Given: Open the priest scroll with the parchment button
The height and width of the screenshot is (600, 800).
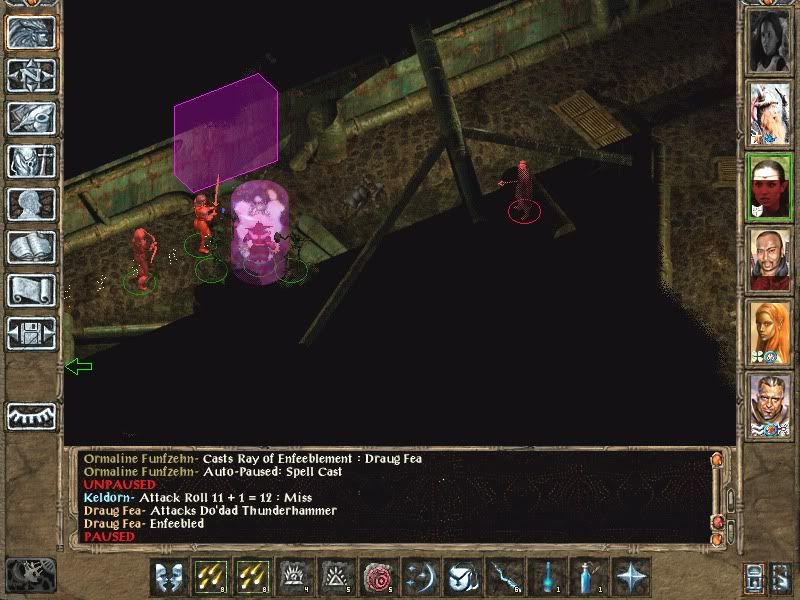Looking at the screenshot, I should [31, 290].
